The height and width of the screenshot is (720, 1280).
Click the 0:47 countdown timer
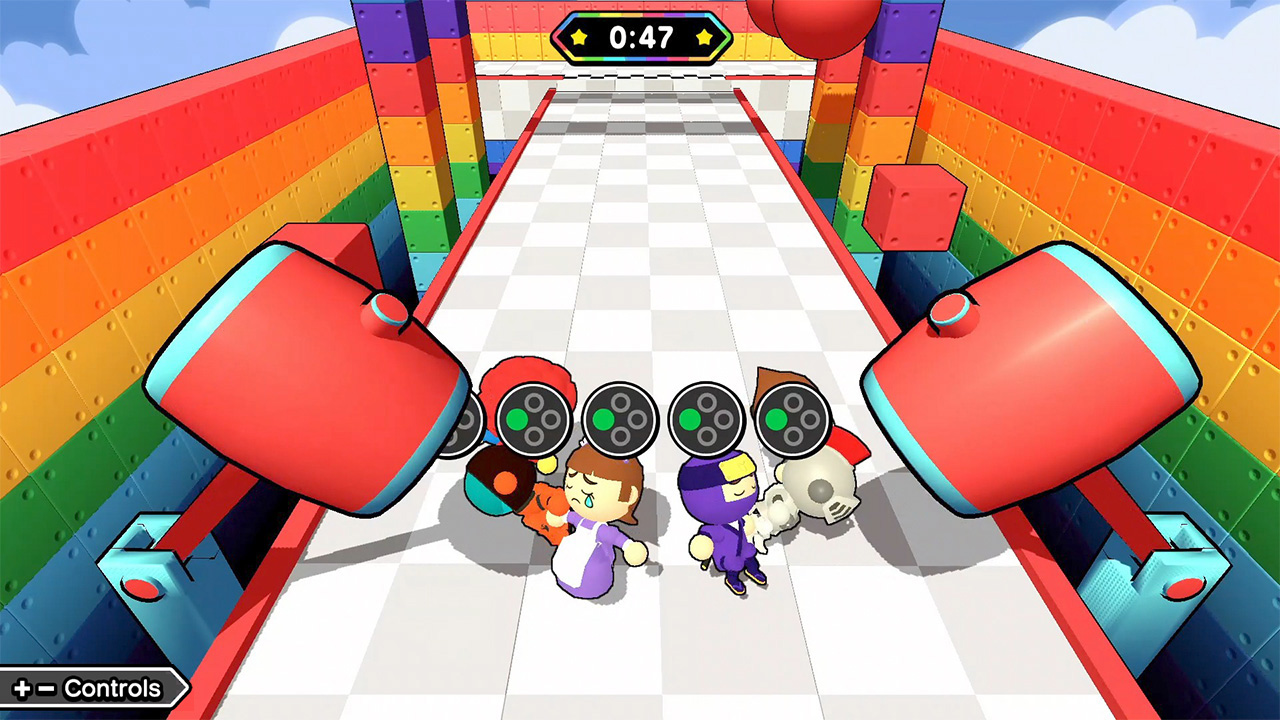643,37
